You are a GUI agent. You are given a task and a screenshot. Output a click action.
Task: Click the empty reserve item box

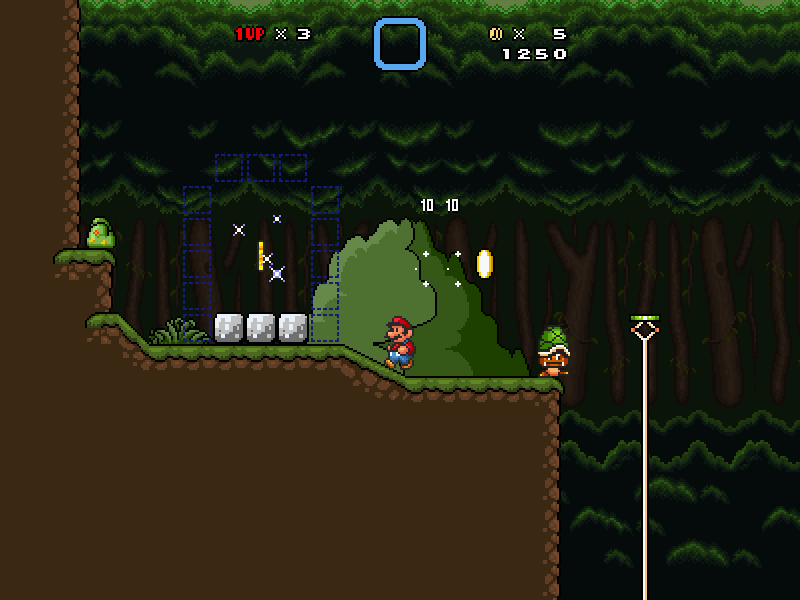coord(400,44)
